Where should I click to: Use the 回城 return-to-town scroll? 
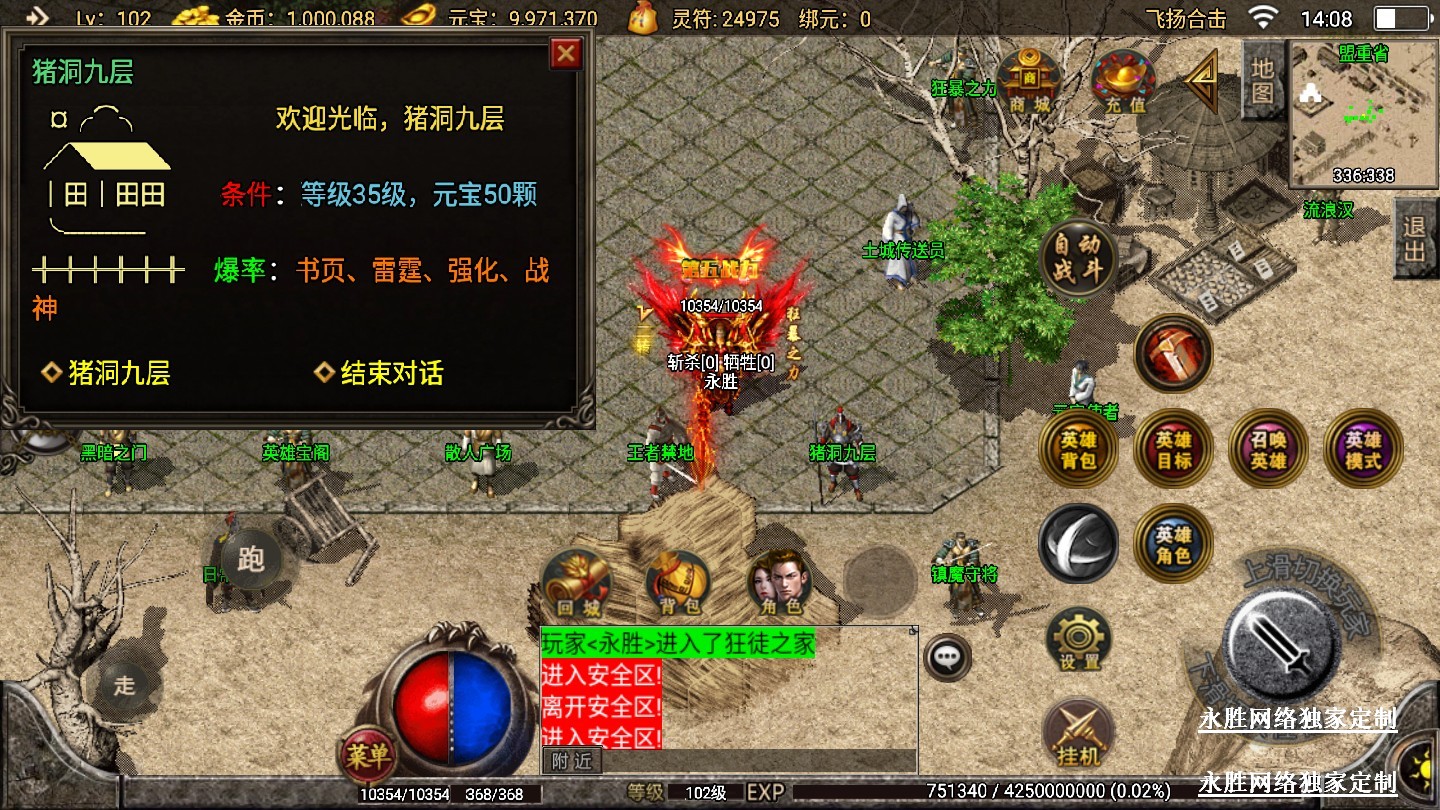point(577,583)
